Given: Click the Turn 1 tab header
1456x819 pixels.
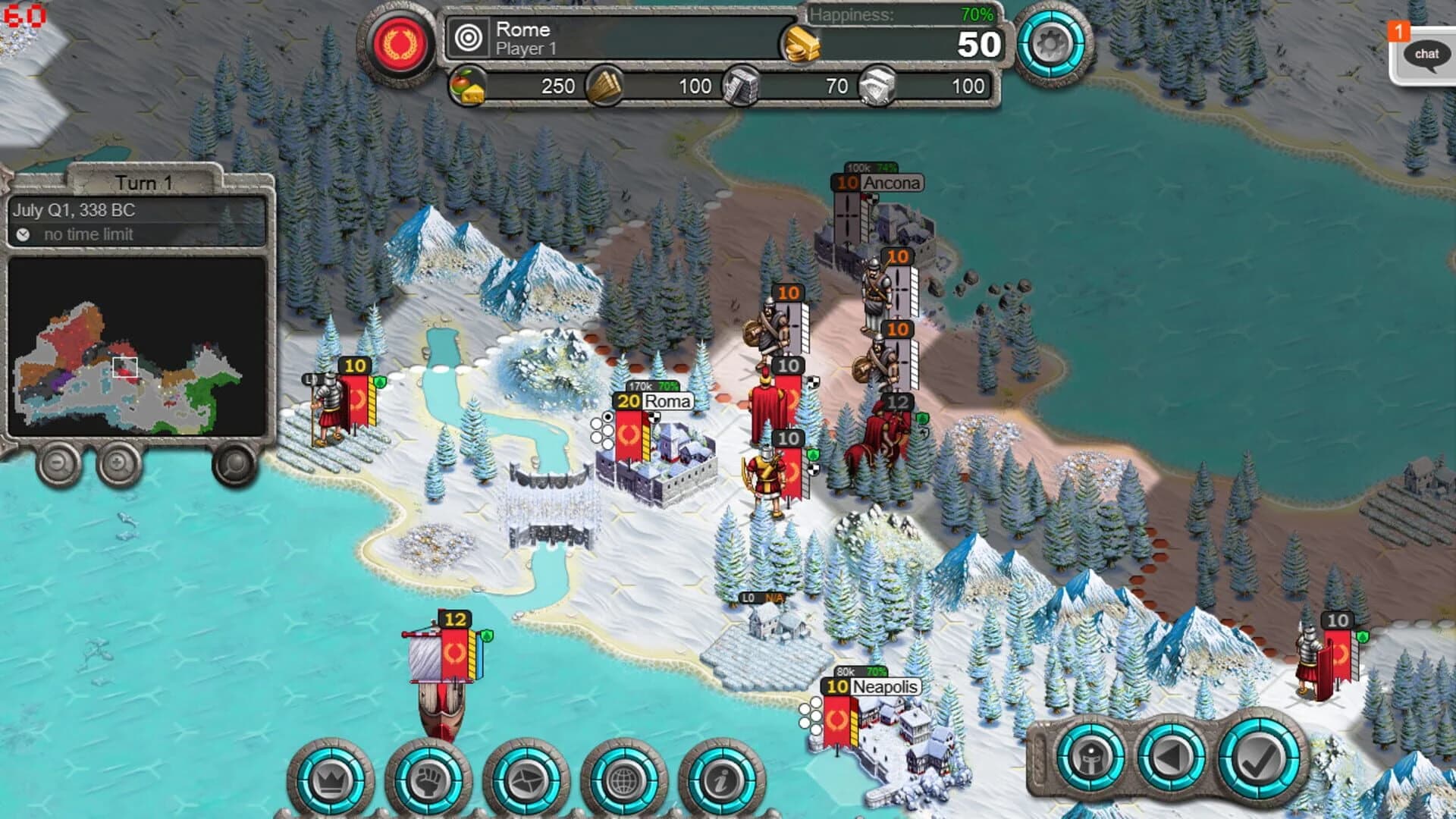Looking at the screenshot, I should pos(144,182).
